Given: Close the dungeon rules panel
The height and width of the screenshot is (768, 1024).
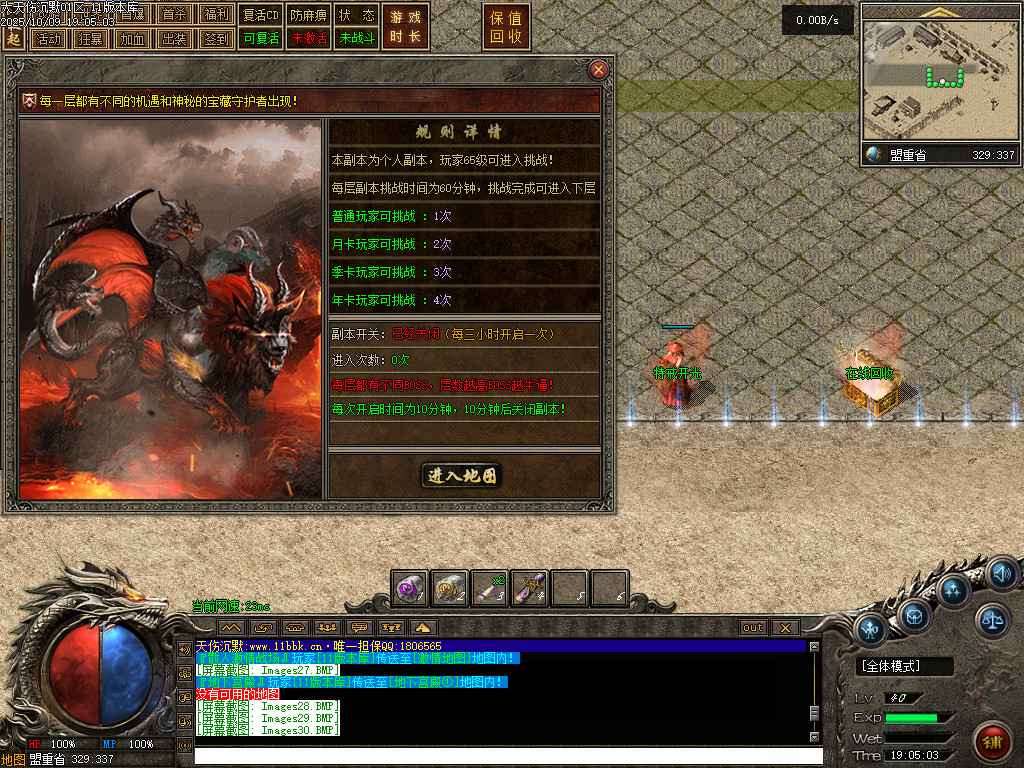Looking at the screenshot, I should point(598,69).
